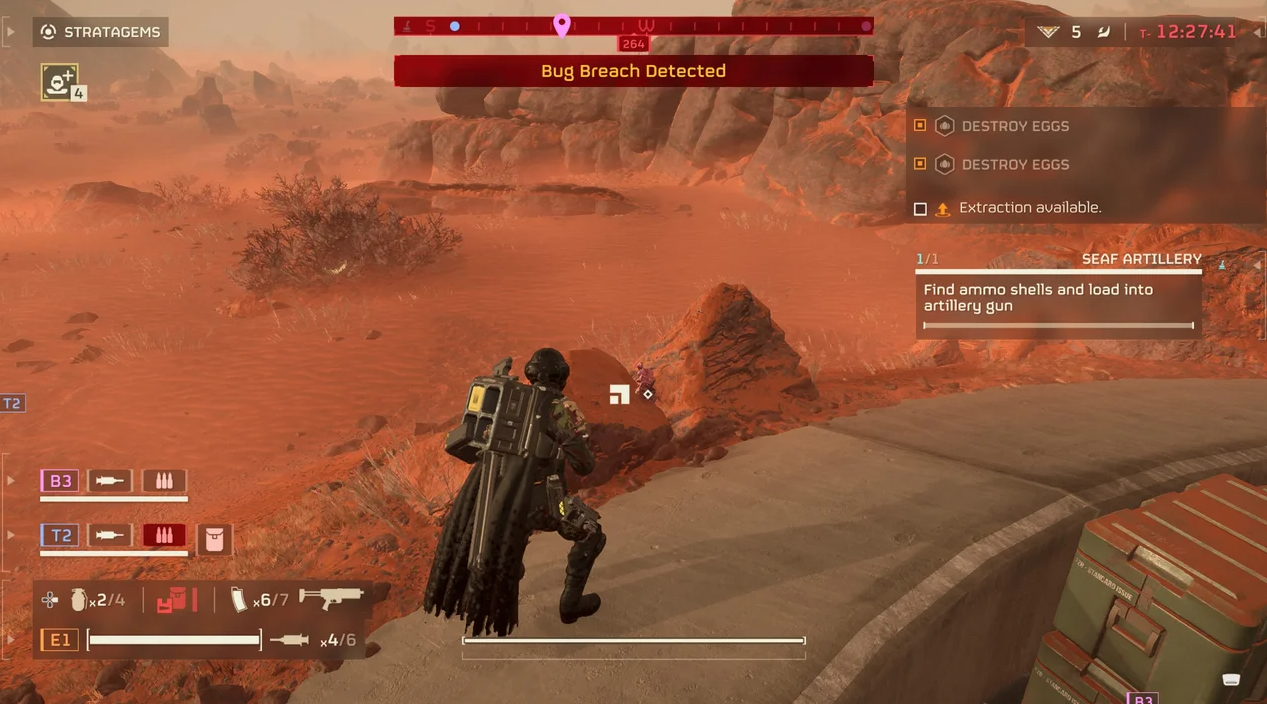Select the equipped rifle weapon icon
The height and width of the screenshot is (704, 1267).
pyautogui.click(x=330, y=598)
